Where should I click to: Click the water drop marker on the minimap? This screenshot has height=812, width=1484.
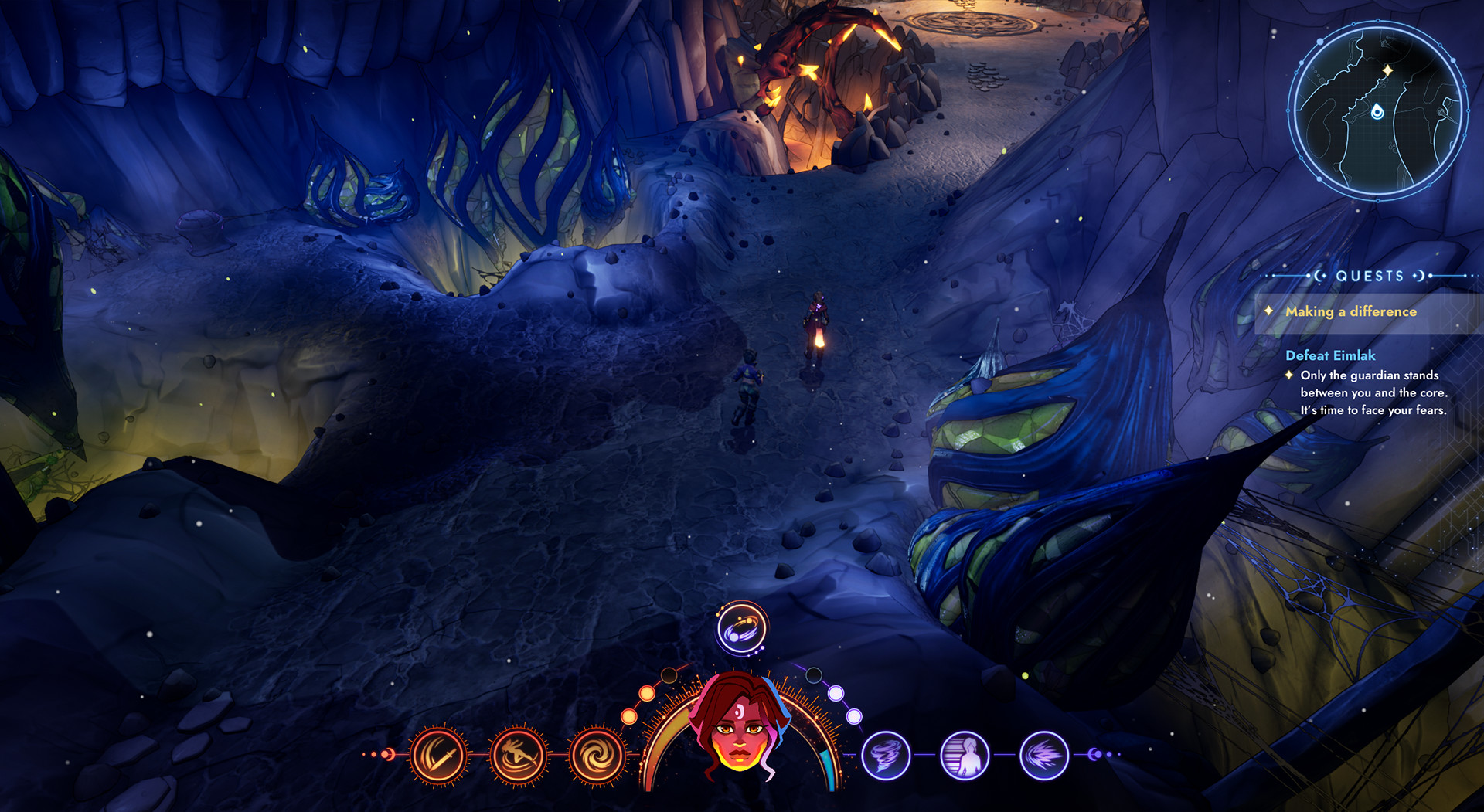tap(1378, 111)
